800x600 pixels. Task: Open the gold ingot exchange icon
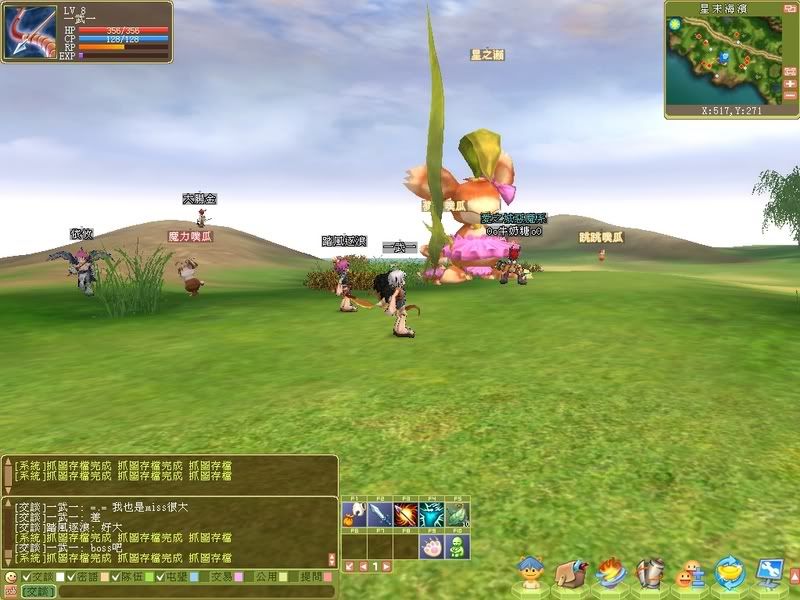tap(730, 573)
